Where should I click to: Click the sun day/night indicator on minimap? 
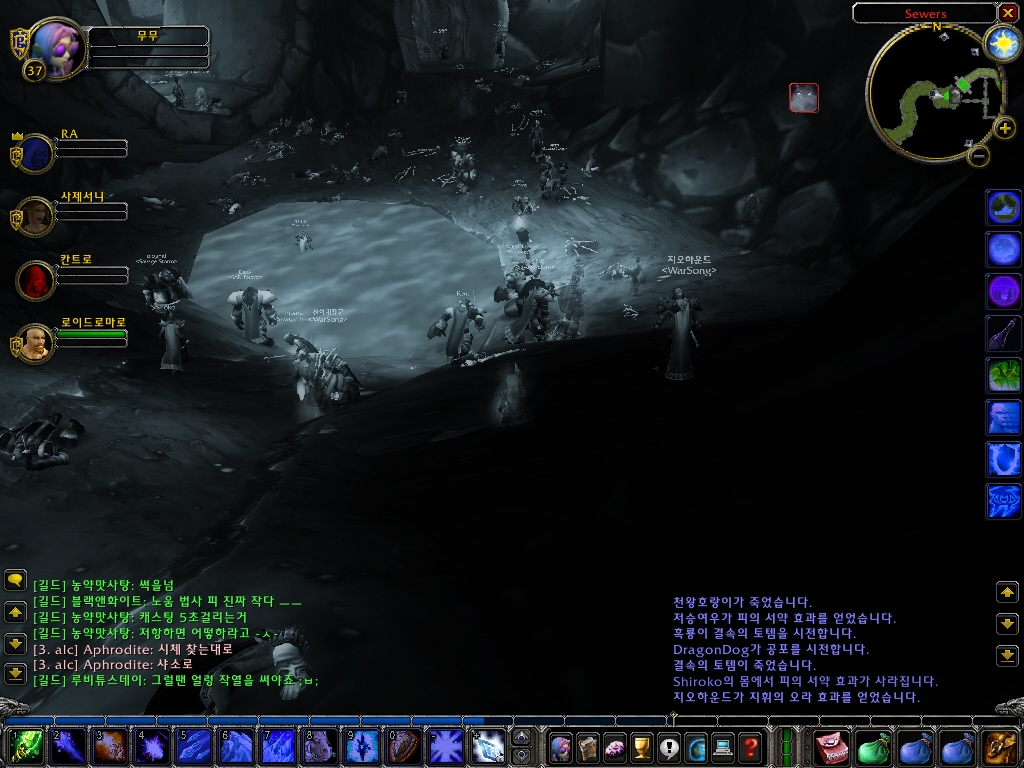click(x=1001, y=42)
